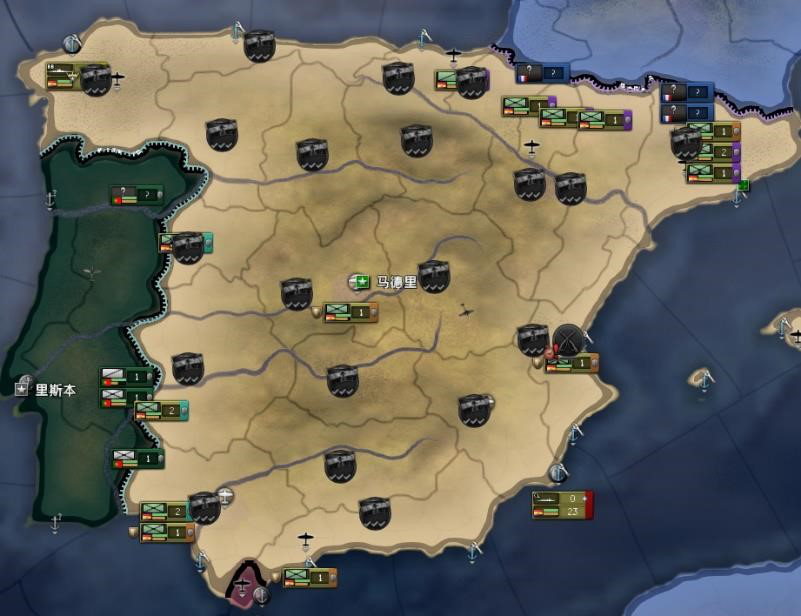
Task: Select the lone French counter on the western Pyrenees
Action: pyautogui.click(x=542, y=73)
